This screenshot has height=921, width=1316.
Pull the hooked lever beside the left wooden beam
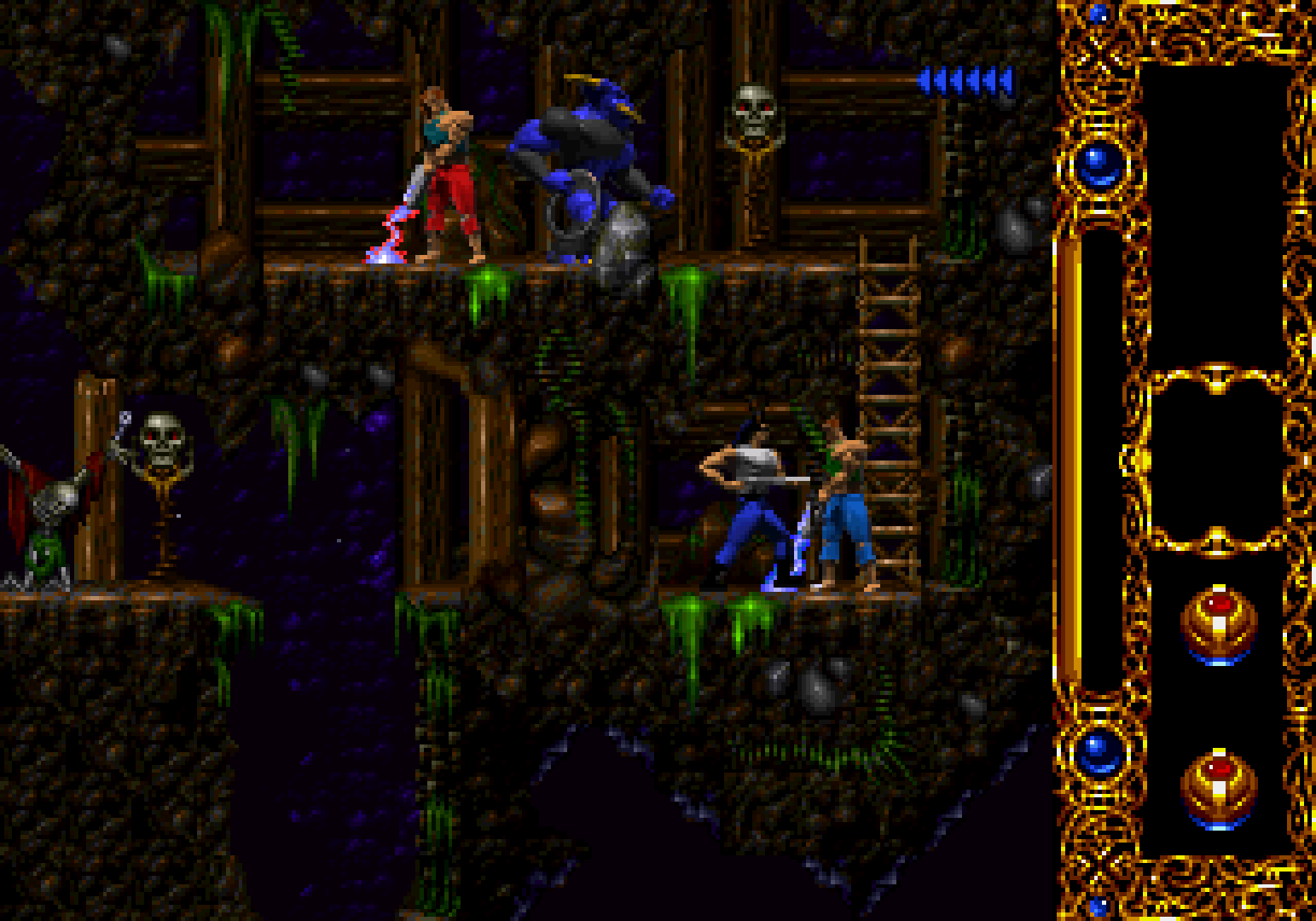pos(122,426)
